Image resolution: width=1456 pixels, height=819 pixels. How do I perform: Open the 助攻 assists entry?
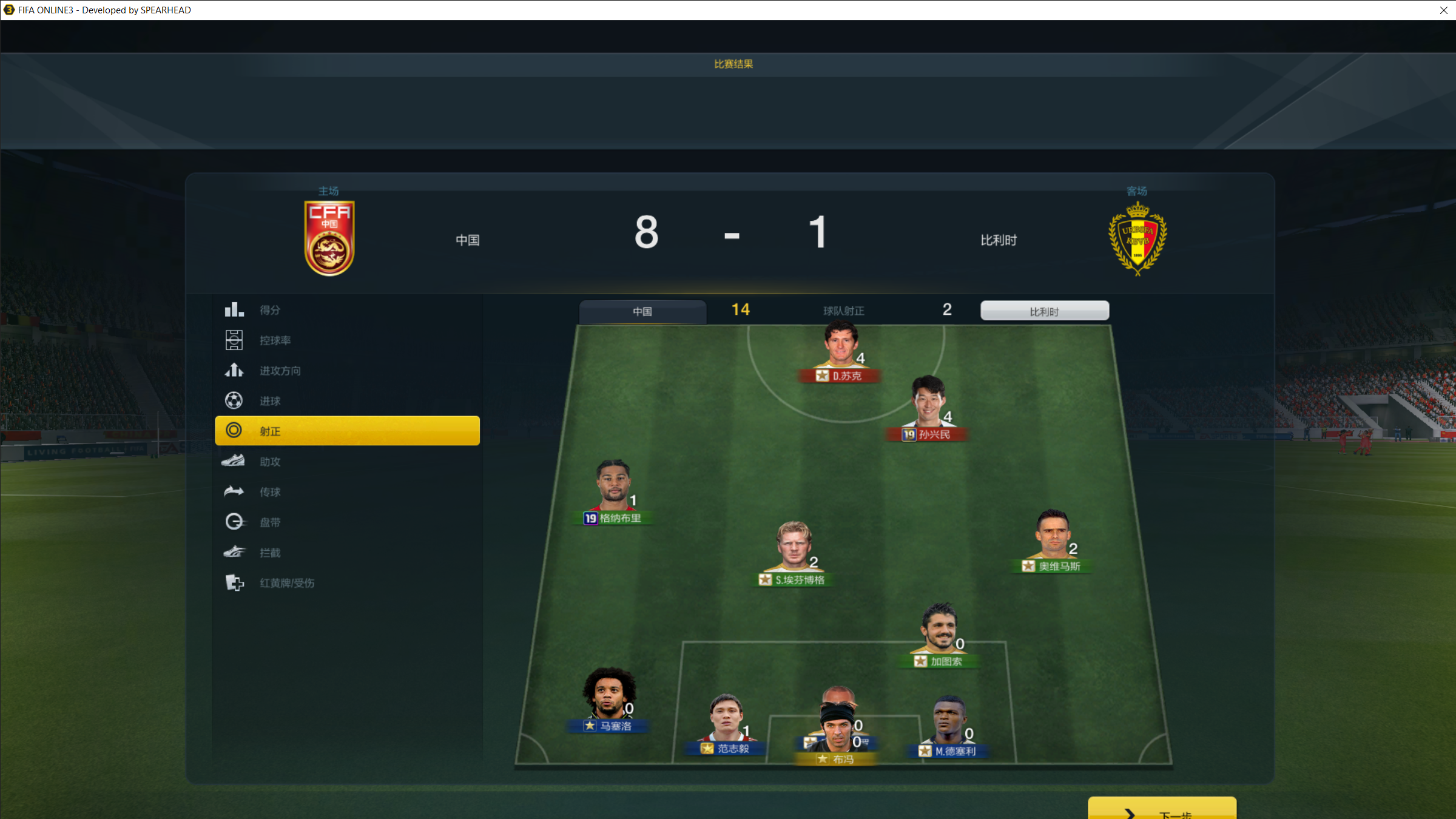pos(270,462)
